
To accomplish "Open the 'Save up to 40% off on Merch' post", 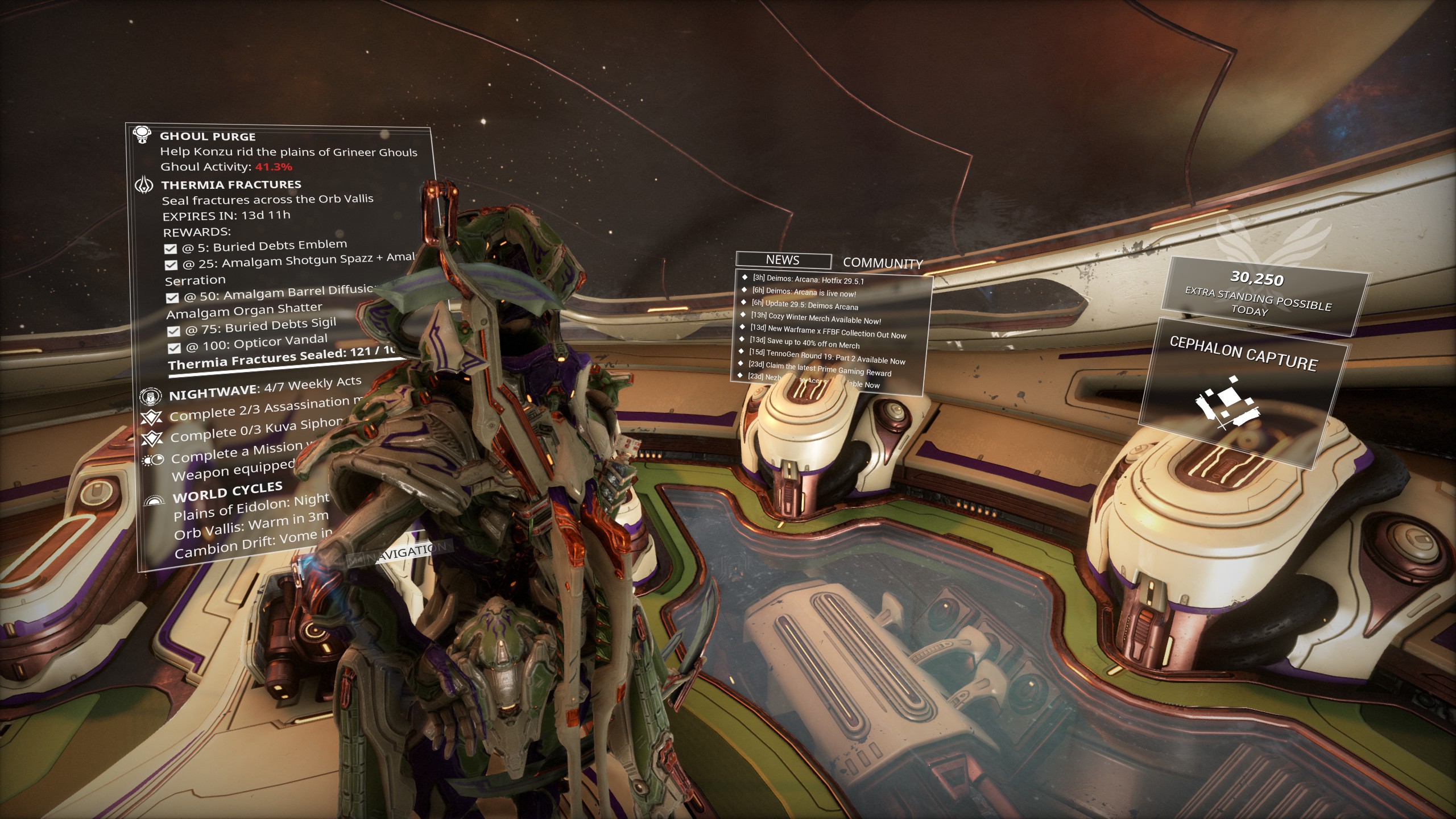I will pyautogui.click(x=804, y=343).
